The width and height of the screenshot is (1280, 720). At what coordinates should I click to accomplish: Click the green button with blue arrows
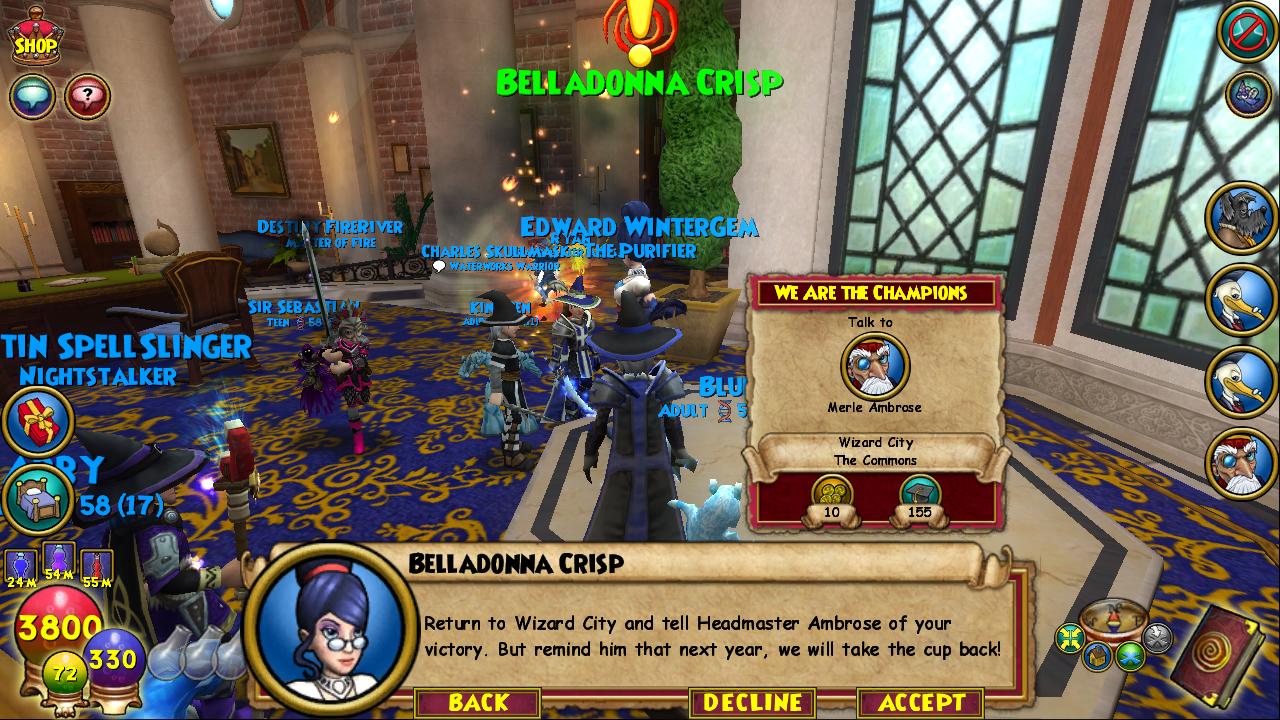1131,656
